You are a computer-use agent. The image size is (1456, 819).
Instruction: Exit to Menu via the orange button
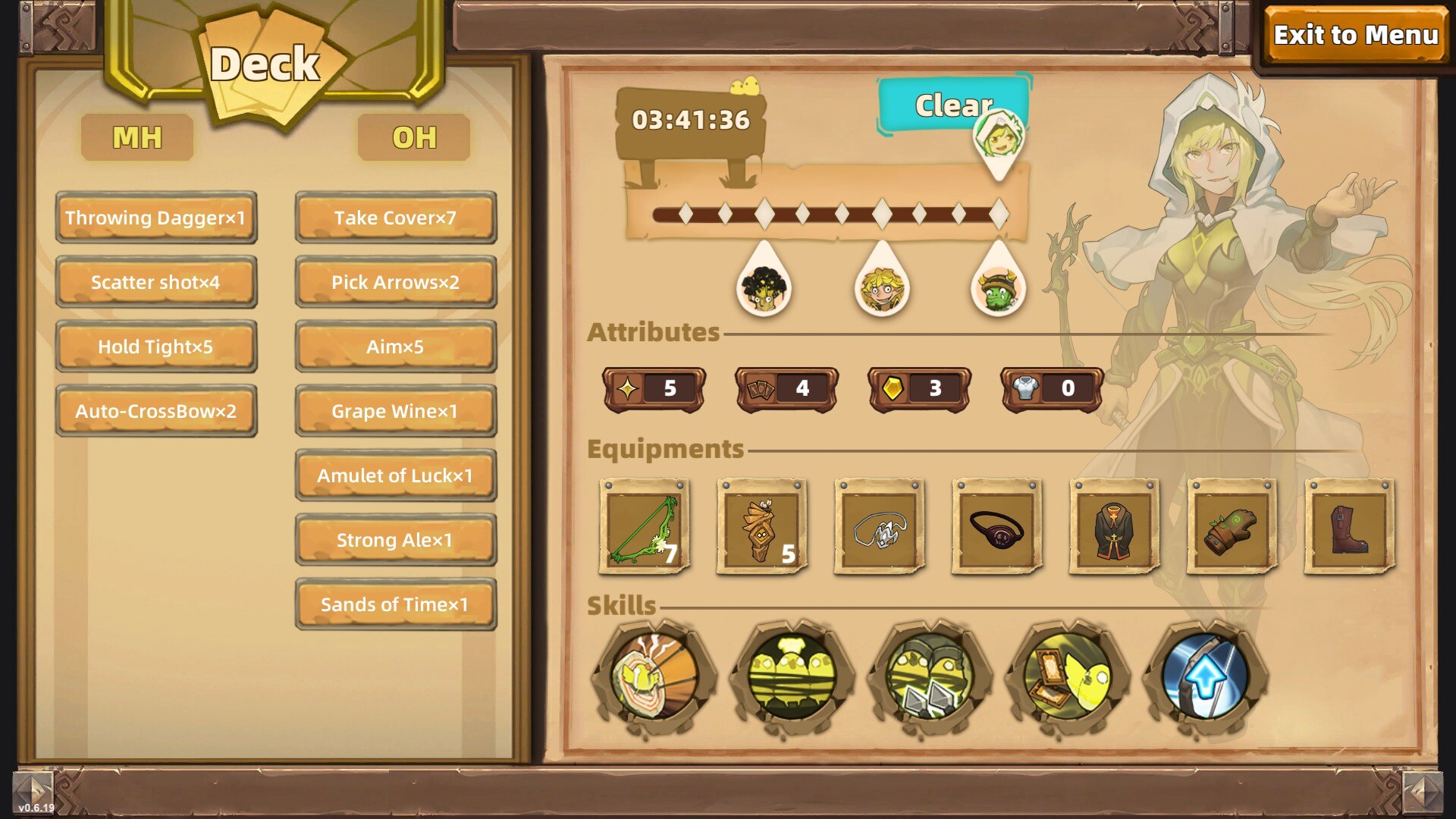(x=1355, y=35)
